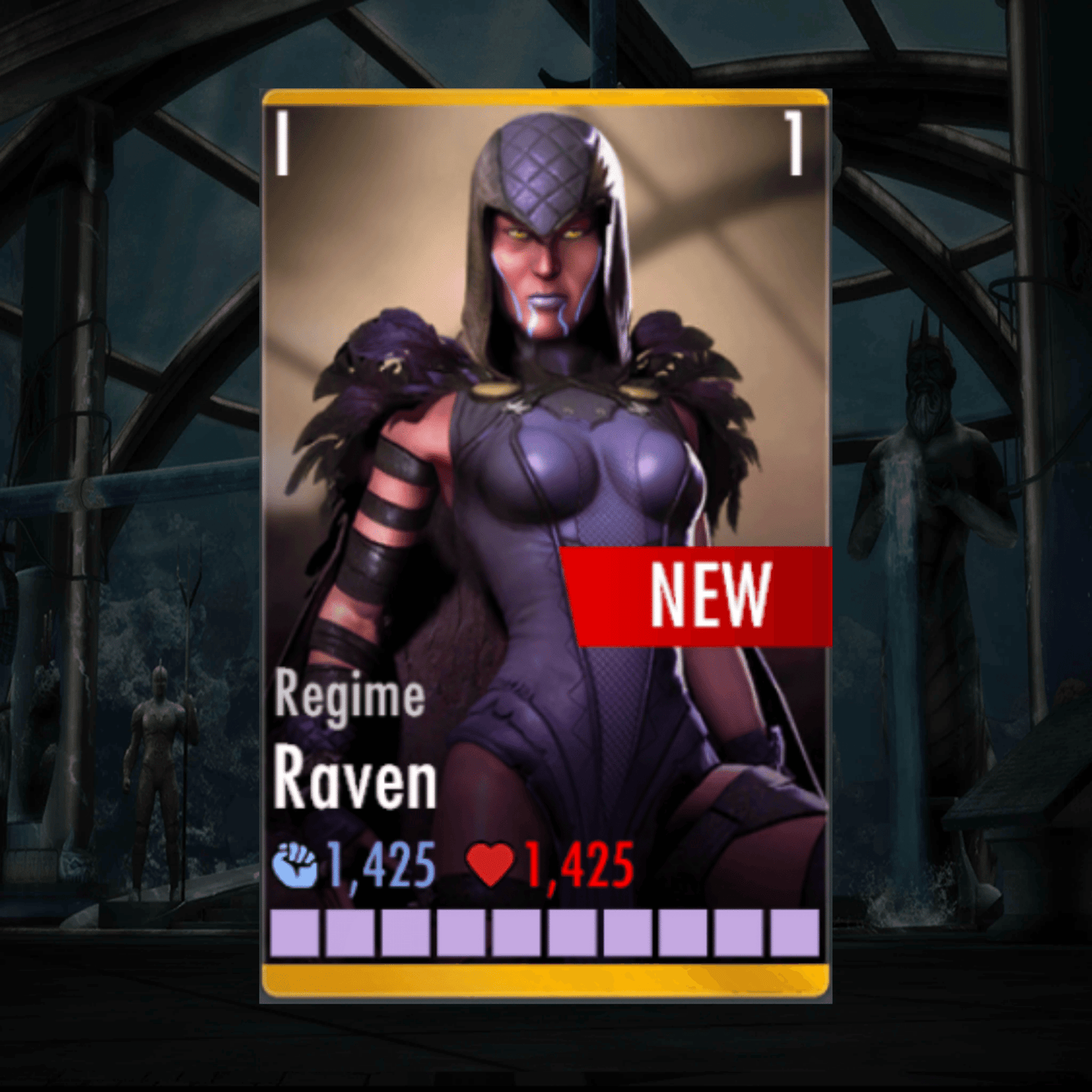Tap the gold border strip at card bottom

point(544,979)
